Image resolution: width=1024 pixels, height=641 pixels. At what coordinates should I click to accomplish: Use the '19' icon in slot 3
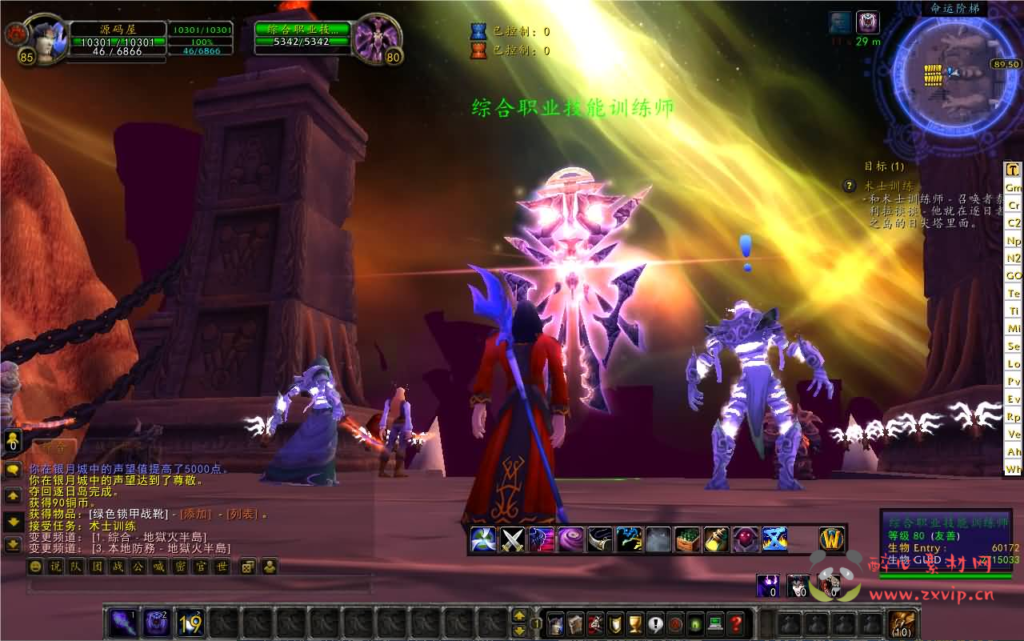click(190, 622)
